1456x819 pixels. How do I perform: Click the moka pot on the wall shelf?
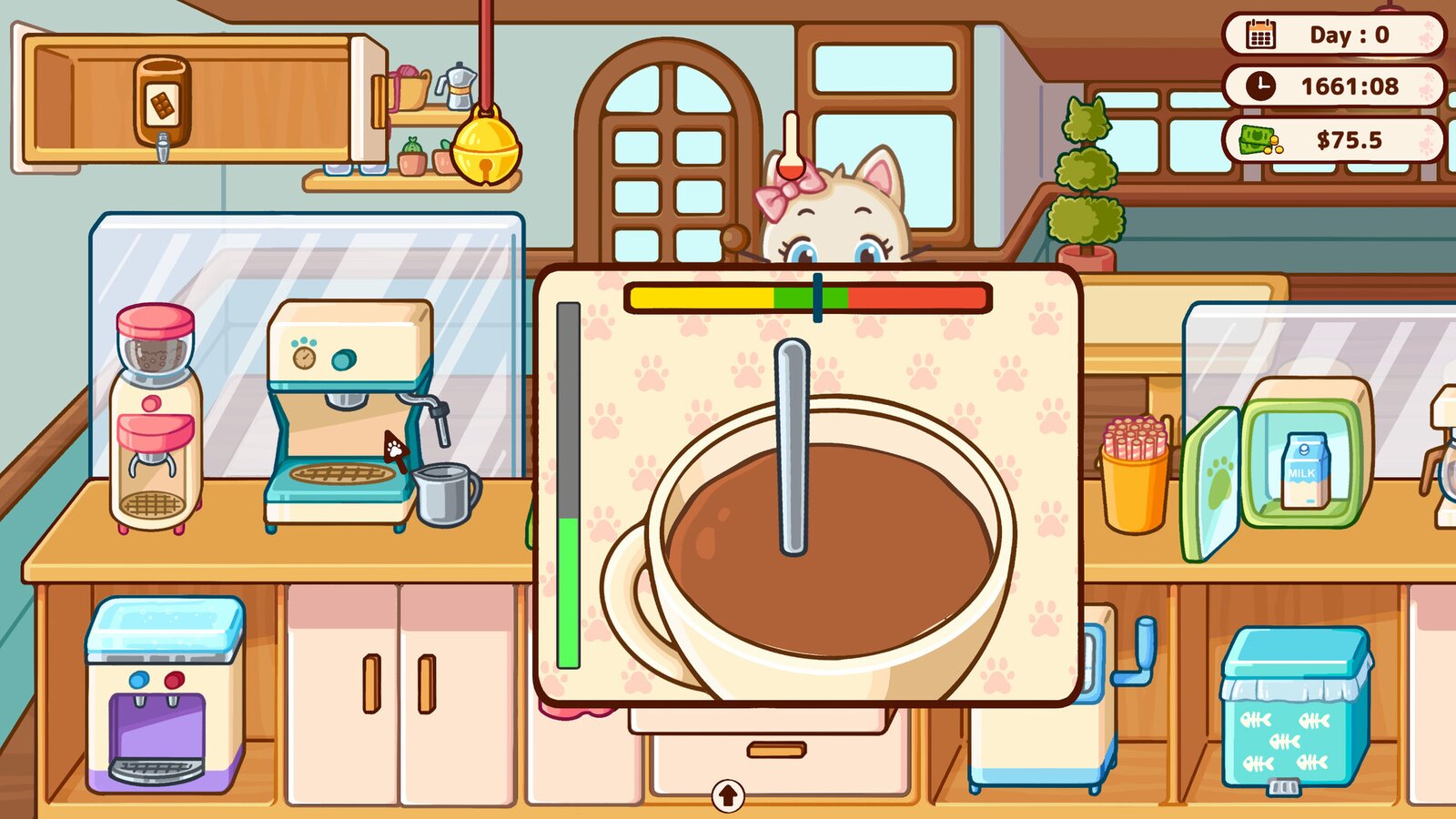457,86
